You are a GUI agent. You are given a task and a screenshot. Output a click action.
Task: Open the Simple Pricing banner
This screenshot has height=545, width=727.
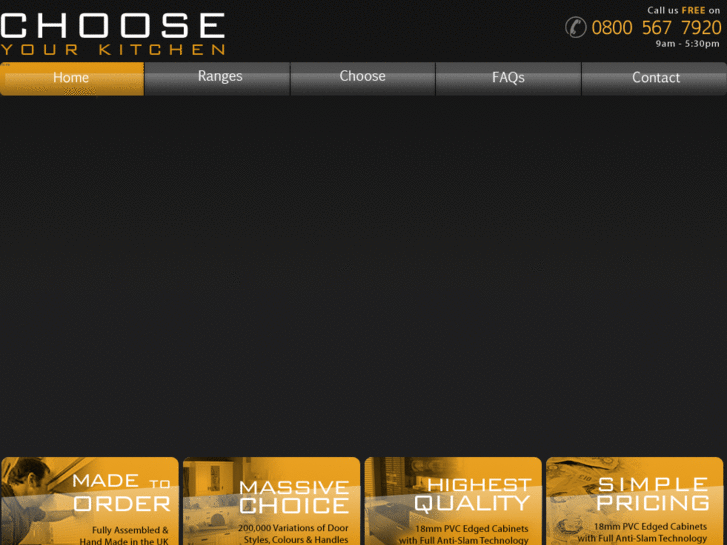tap(635, 501)
